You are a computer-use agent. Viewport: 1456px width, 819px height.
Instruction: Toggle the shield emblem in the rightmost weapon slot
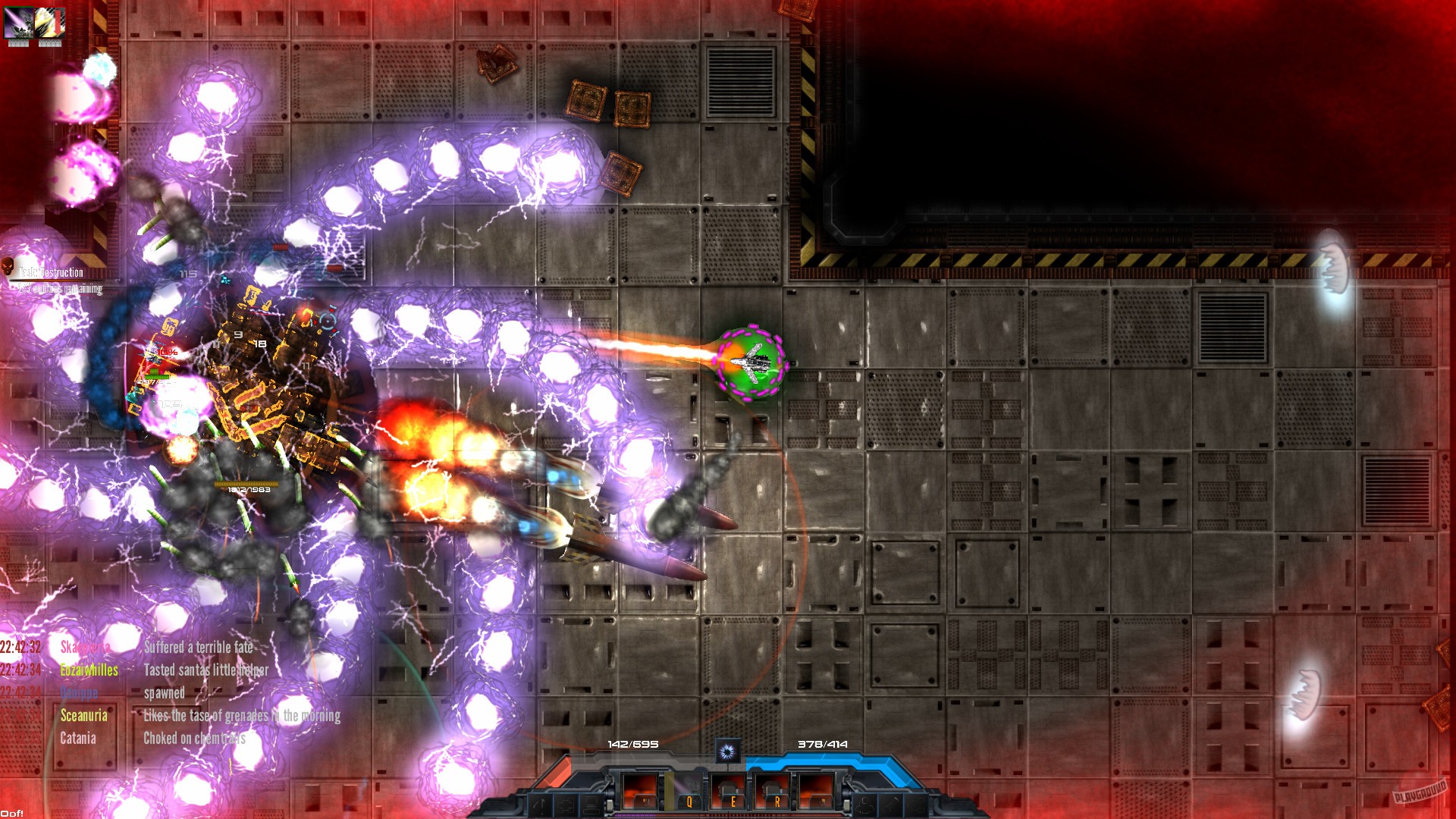[821, 802]
